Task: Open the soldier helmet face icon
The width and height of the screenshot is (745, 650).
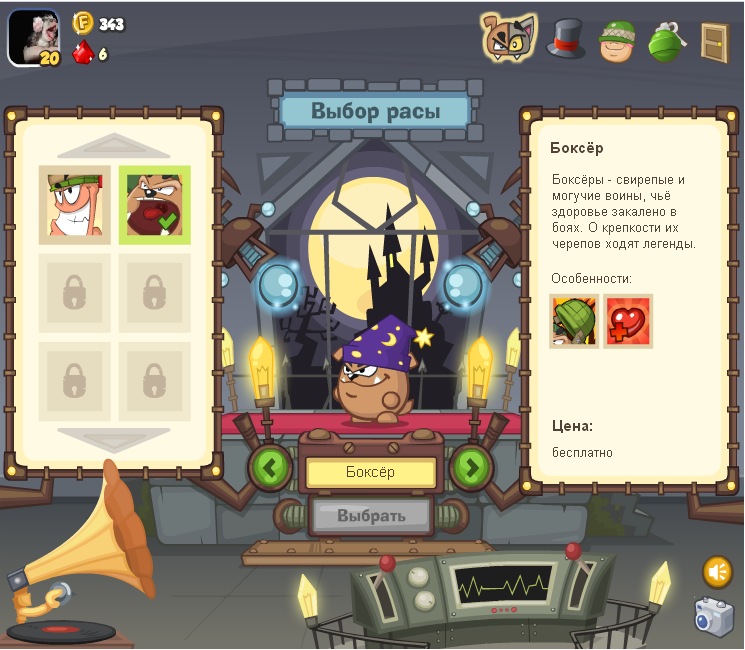Action: [x=618, y=40]
